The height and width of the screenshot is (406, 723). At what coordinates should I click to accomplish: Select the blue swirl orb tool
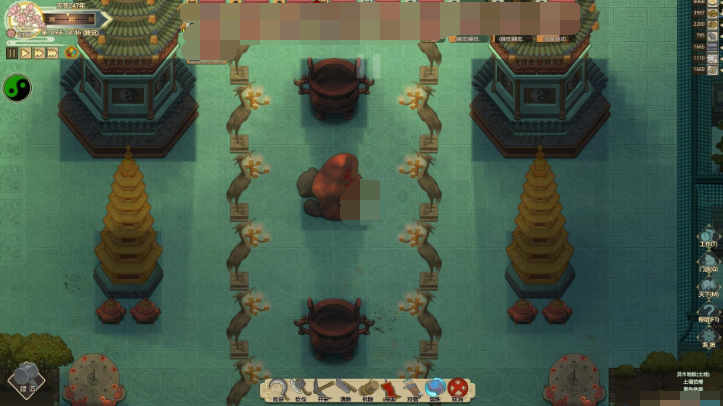pos(435,388)
